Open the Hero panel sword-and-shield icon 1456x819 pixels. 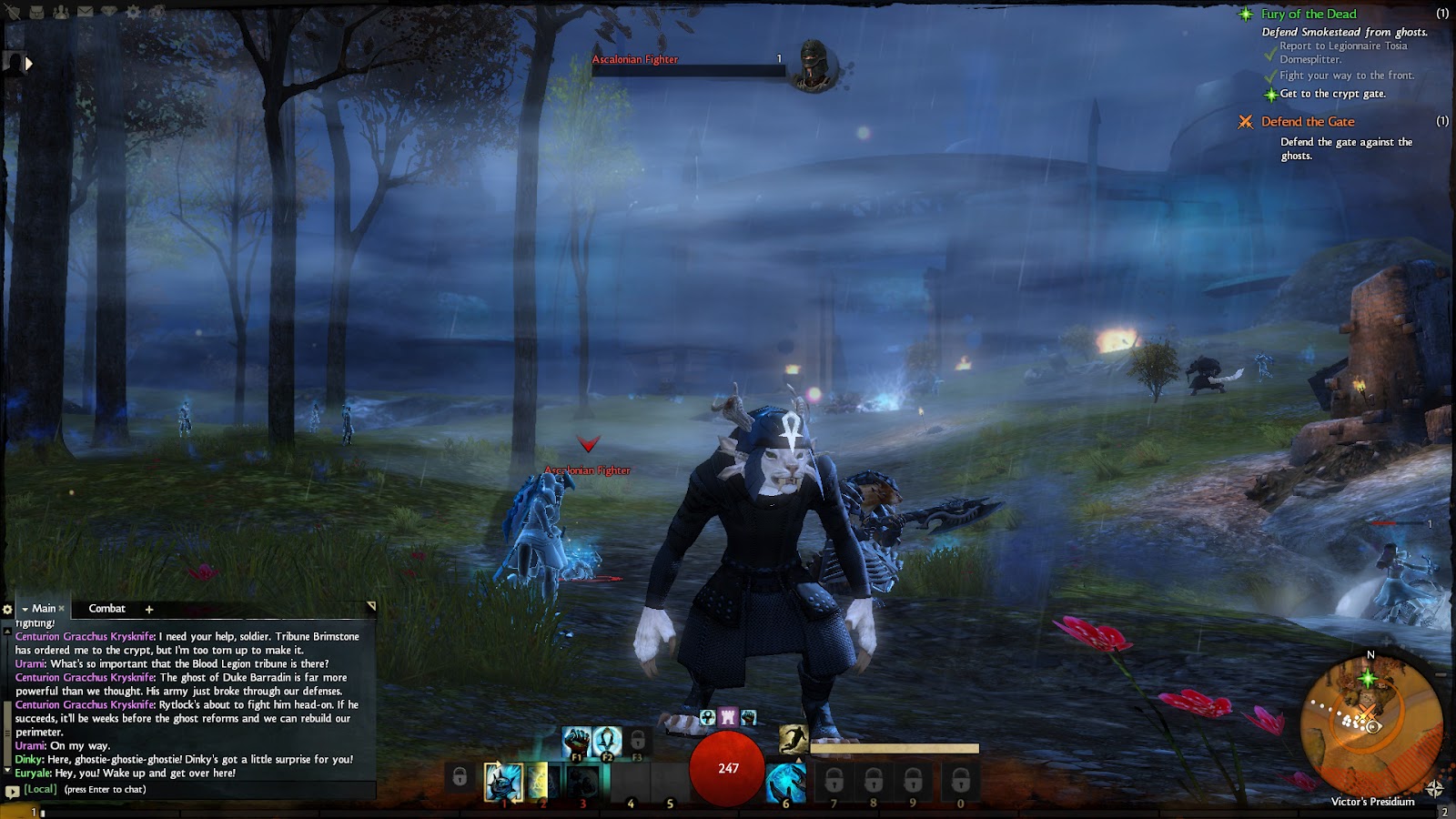click(x=13, y=13)
